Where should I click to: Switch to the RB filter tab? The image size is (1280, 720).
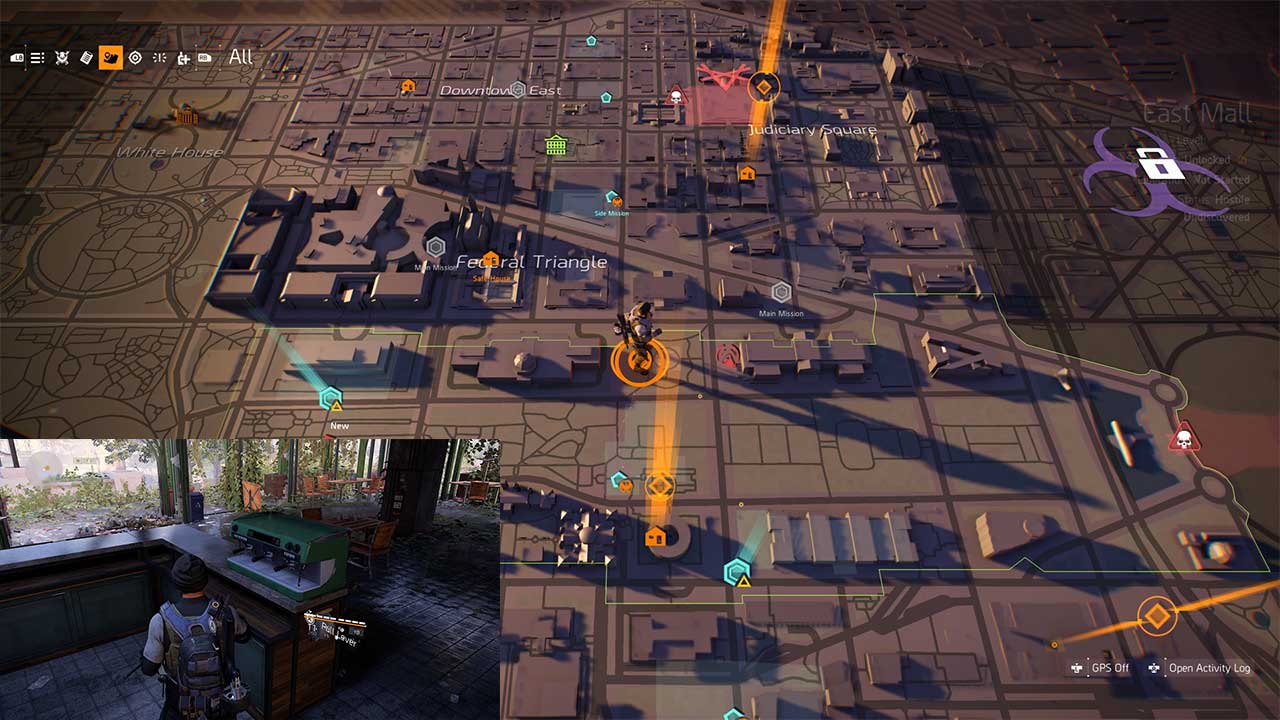point(205,57)
